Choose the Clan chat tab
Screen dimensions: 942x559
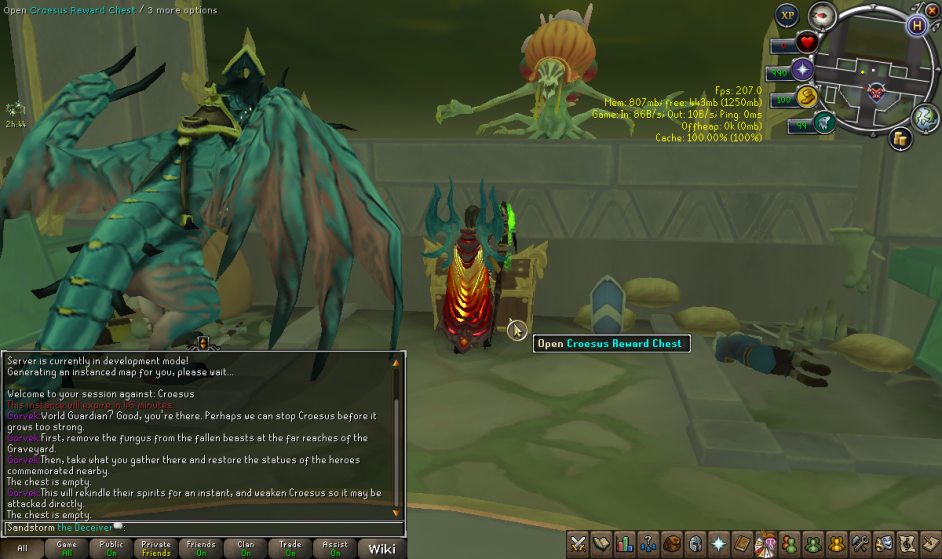[245, 548]
